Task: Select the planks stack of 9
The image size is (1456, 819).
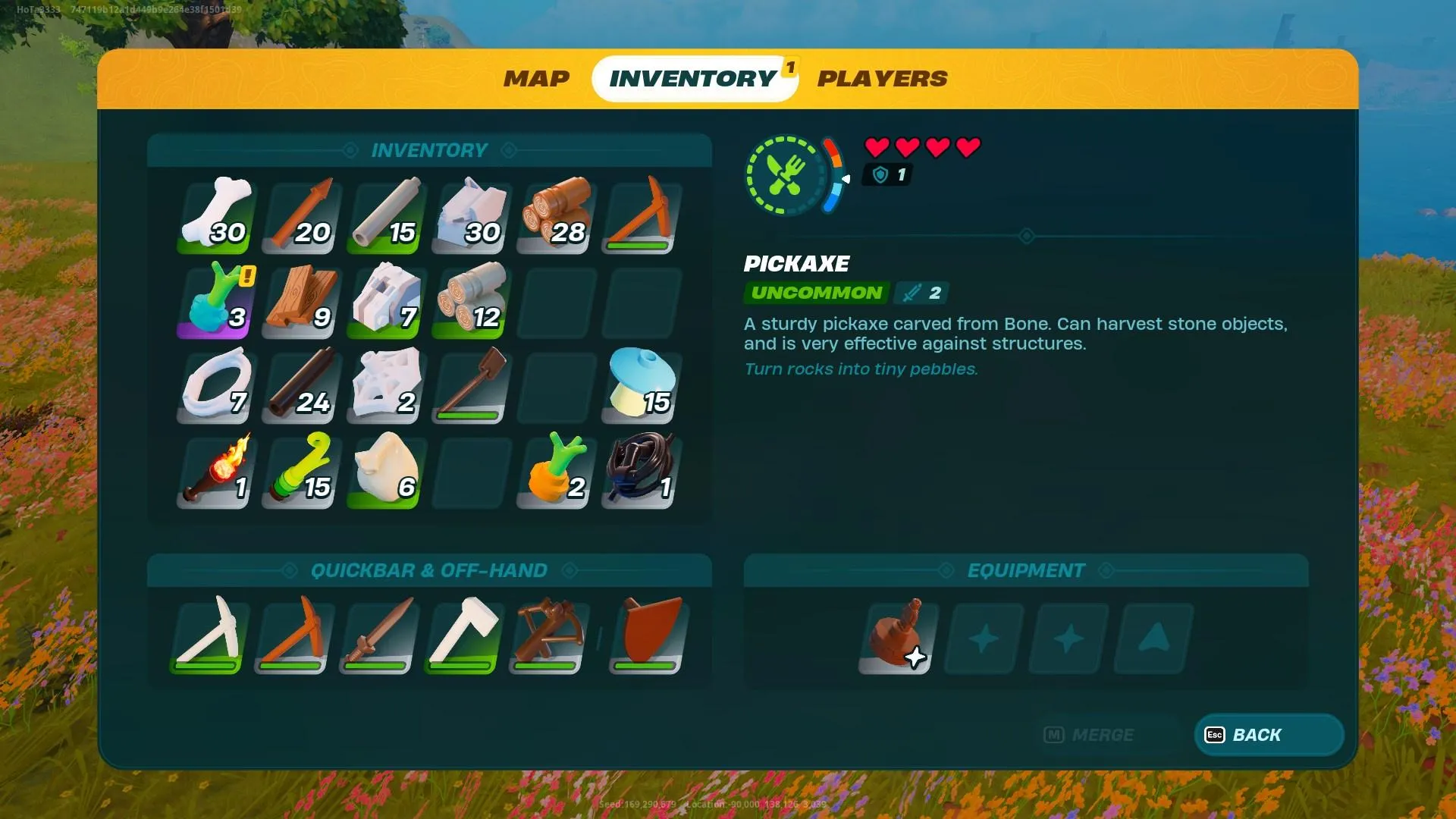Action: point(303,300)
